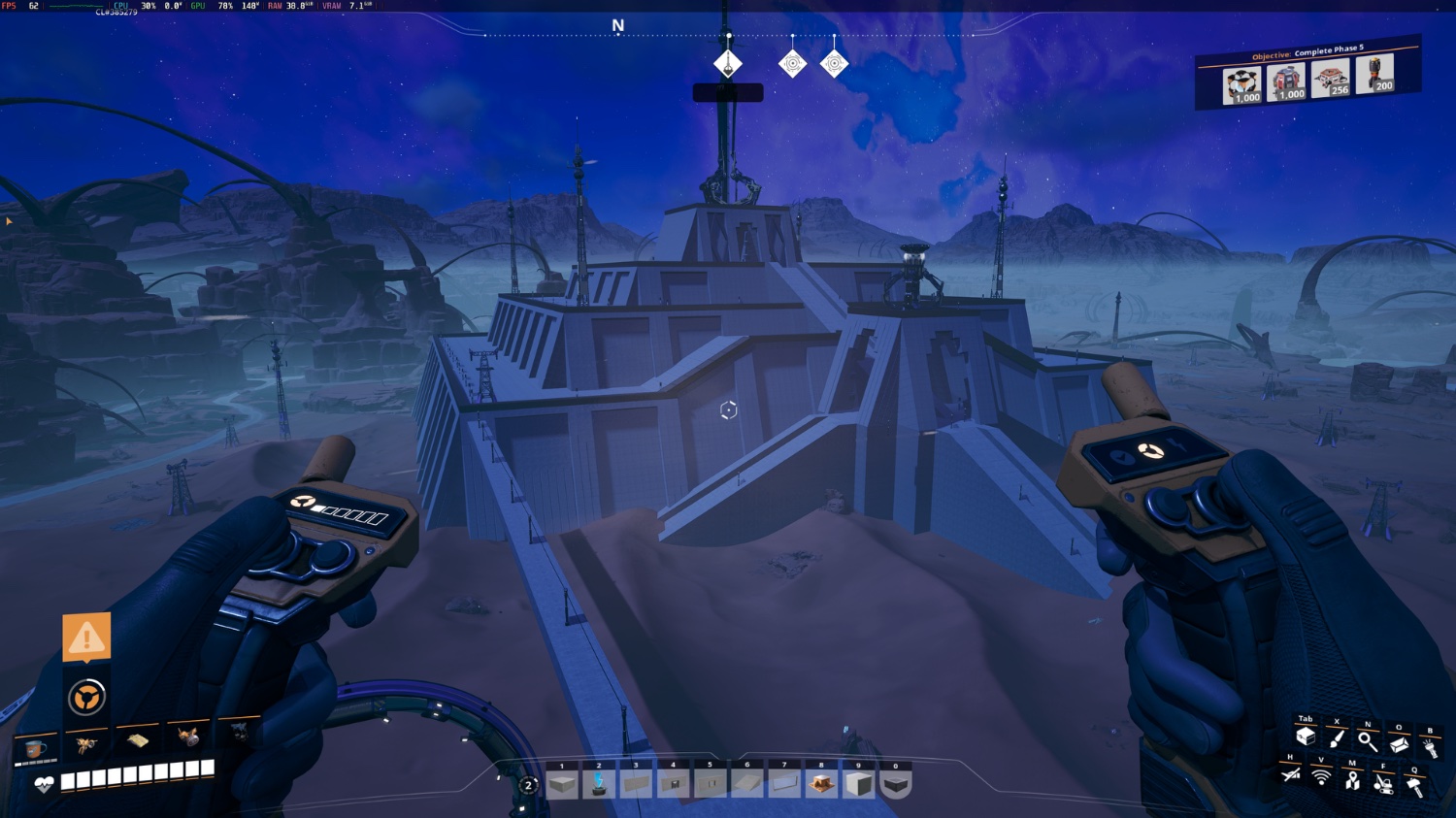
Task: Open the inventory crate icon
Action: [x=1306, y=737]
